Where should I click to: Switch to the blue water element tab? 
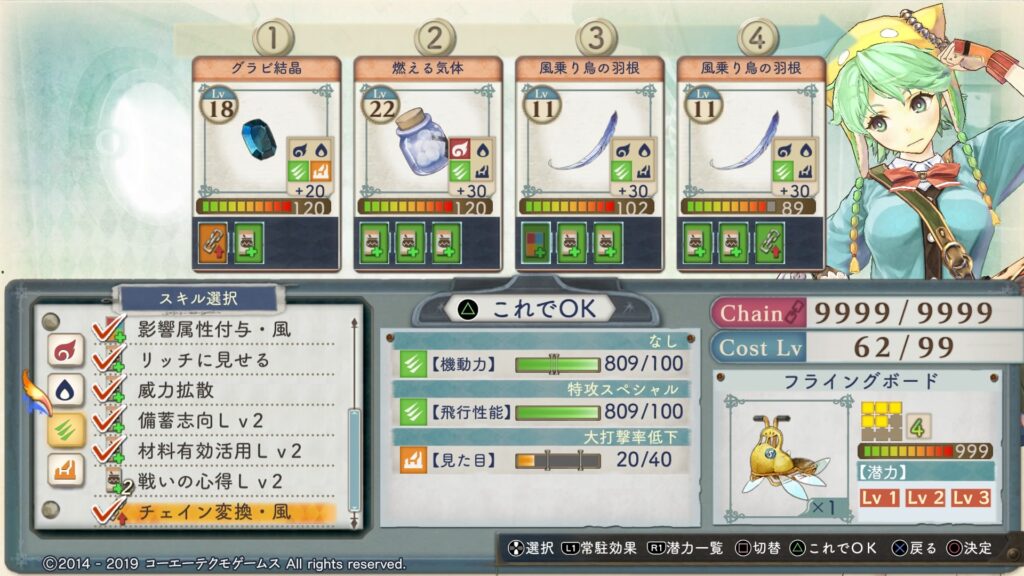click(x=65, y=390)
